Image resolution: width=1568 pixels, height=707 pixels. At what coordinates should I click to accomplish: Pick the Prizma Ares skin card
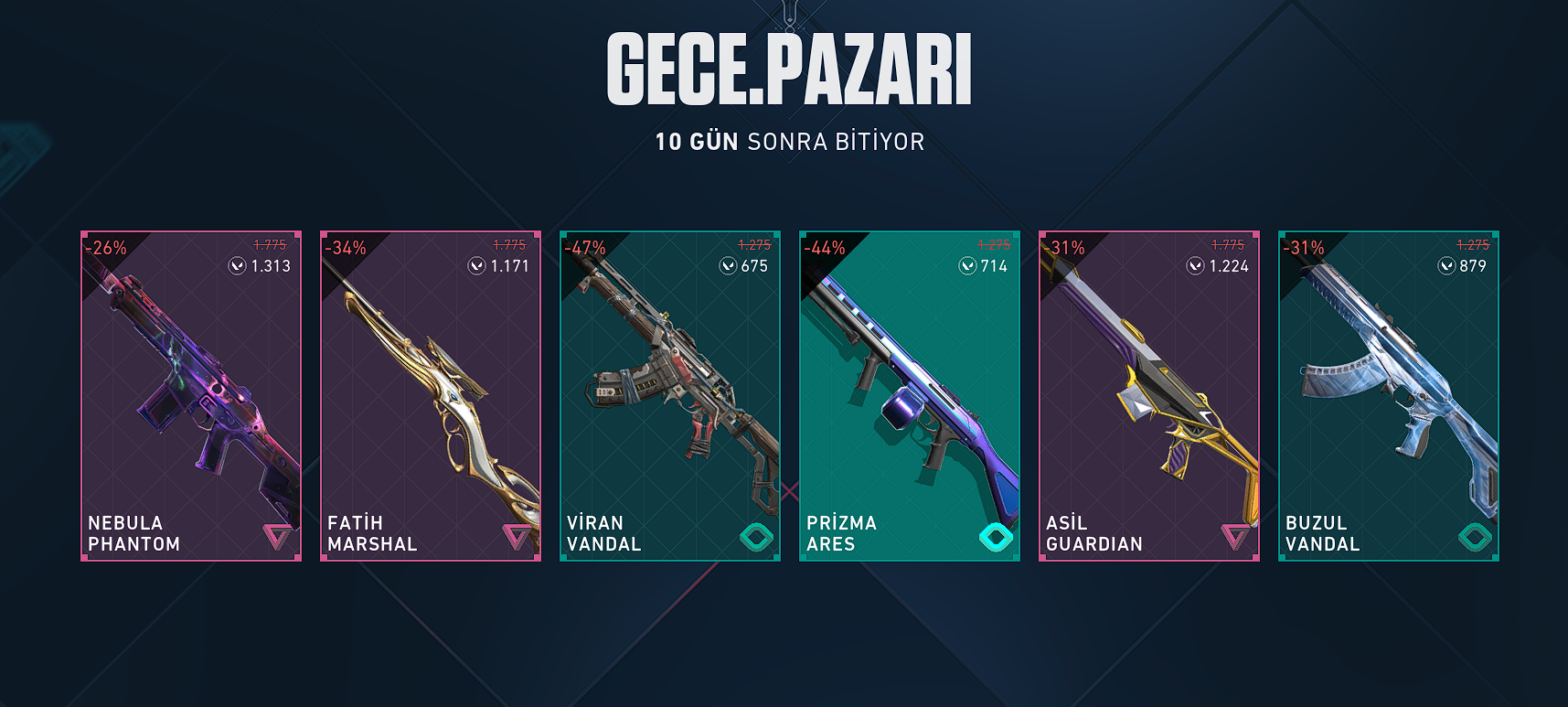coord(910,395)
